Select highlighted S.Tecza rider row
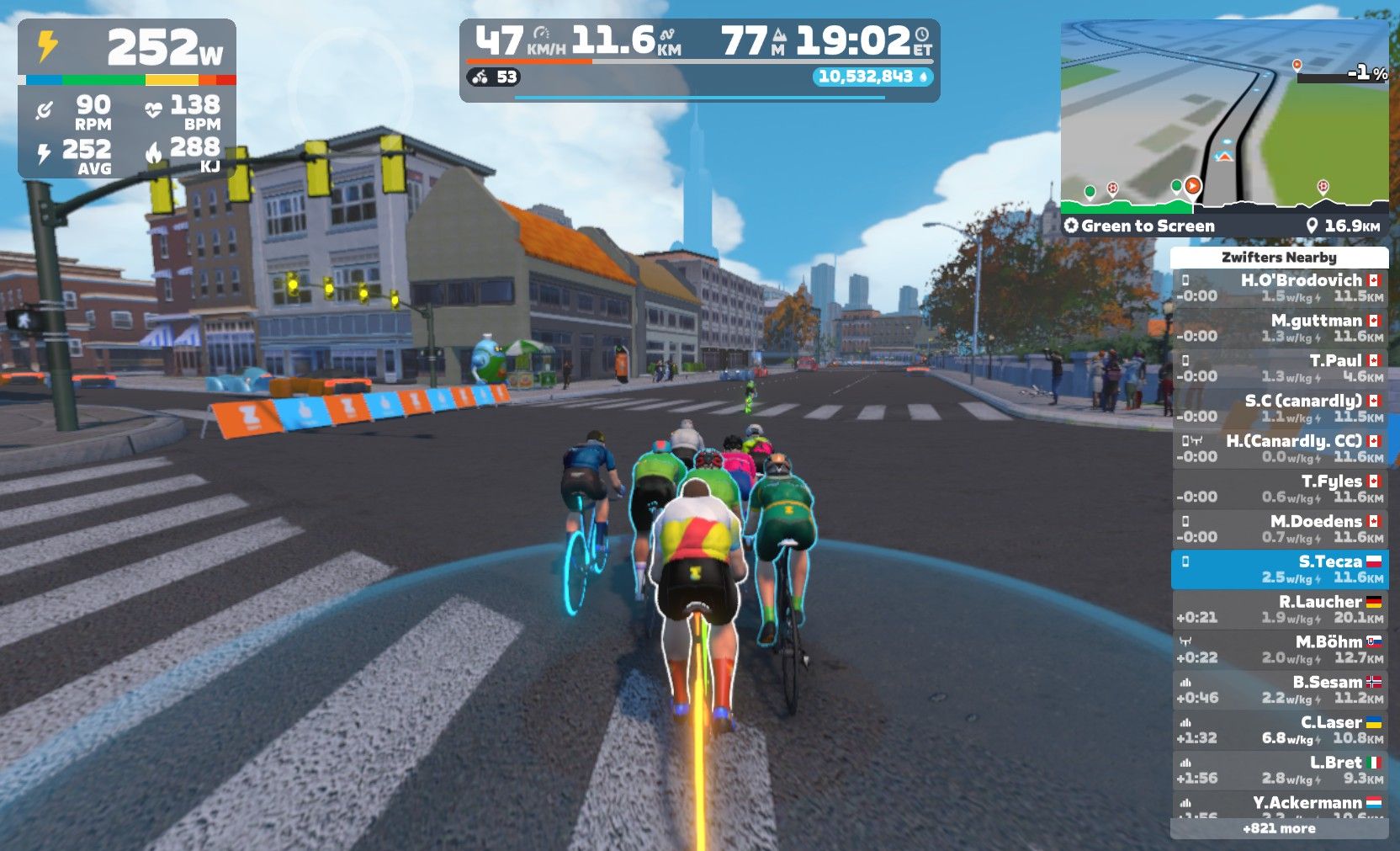Image resolution: width=1400 pixels, height=851 pixels. (1279, 569)
